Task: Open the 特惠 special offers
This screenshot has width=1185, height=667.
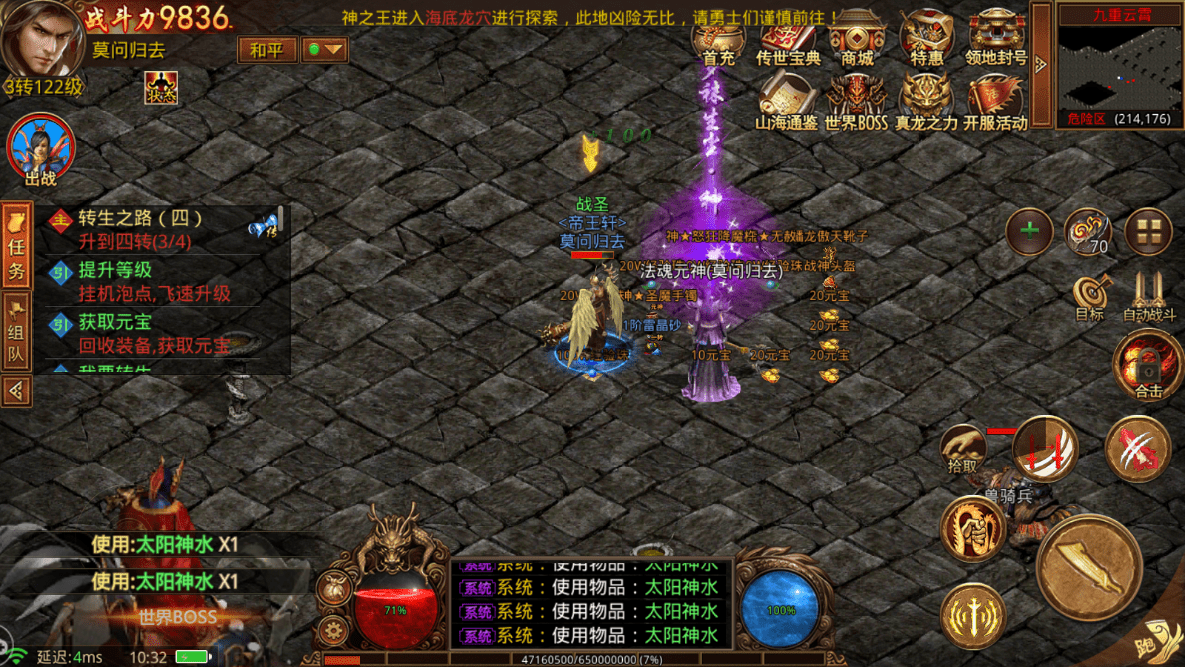Action: tap(926, 40)
